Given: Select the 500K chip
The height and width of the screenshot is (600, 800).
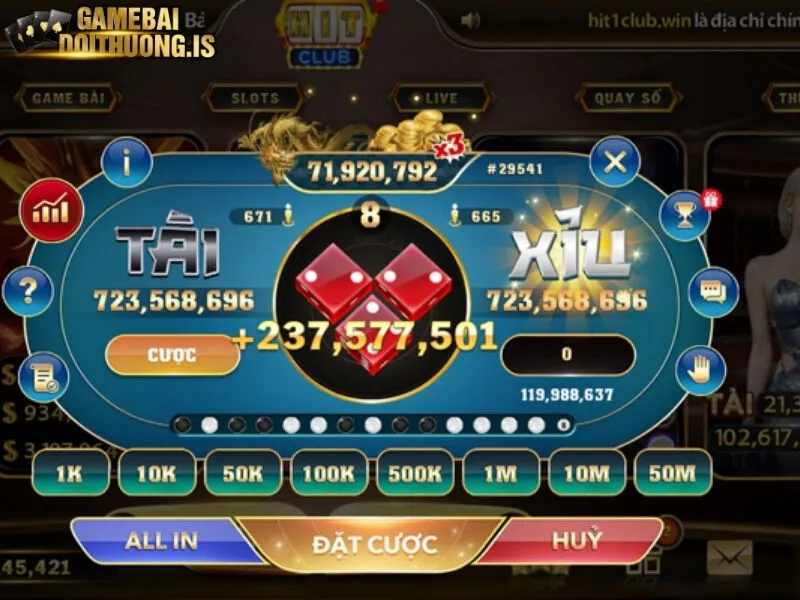Looking at the screenshot, I should click(414, 472).
